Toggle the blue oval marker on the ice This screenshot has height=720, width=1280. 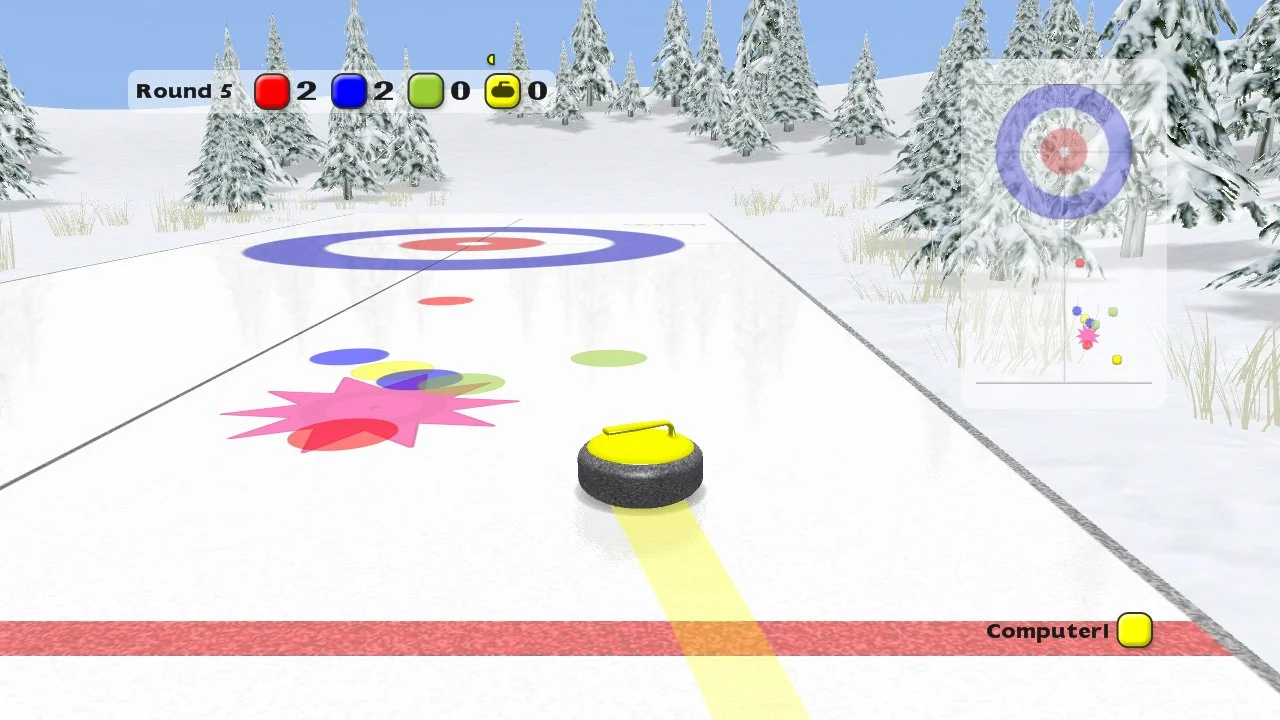(347, 356)
